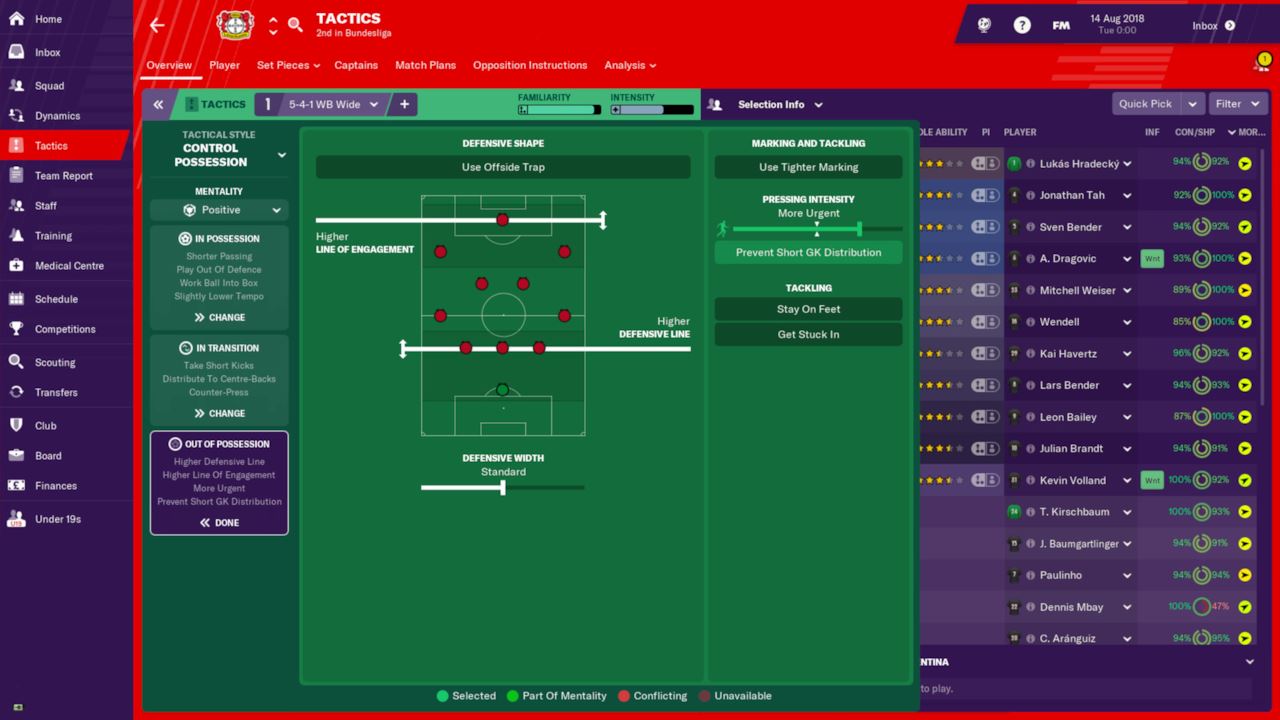1280x720 pixels.
Task: Open the 5-4-1 WB Wide formation dropdown
Action: click(323, 104)
